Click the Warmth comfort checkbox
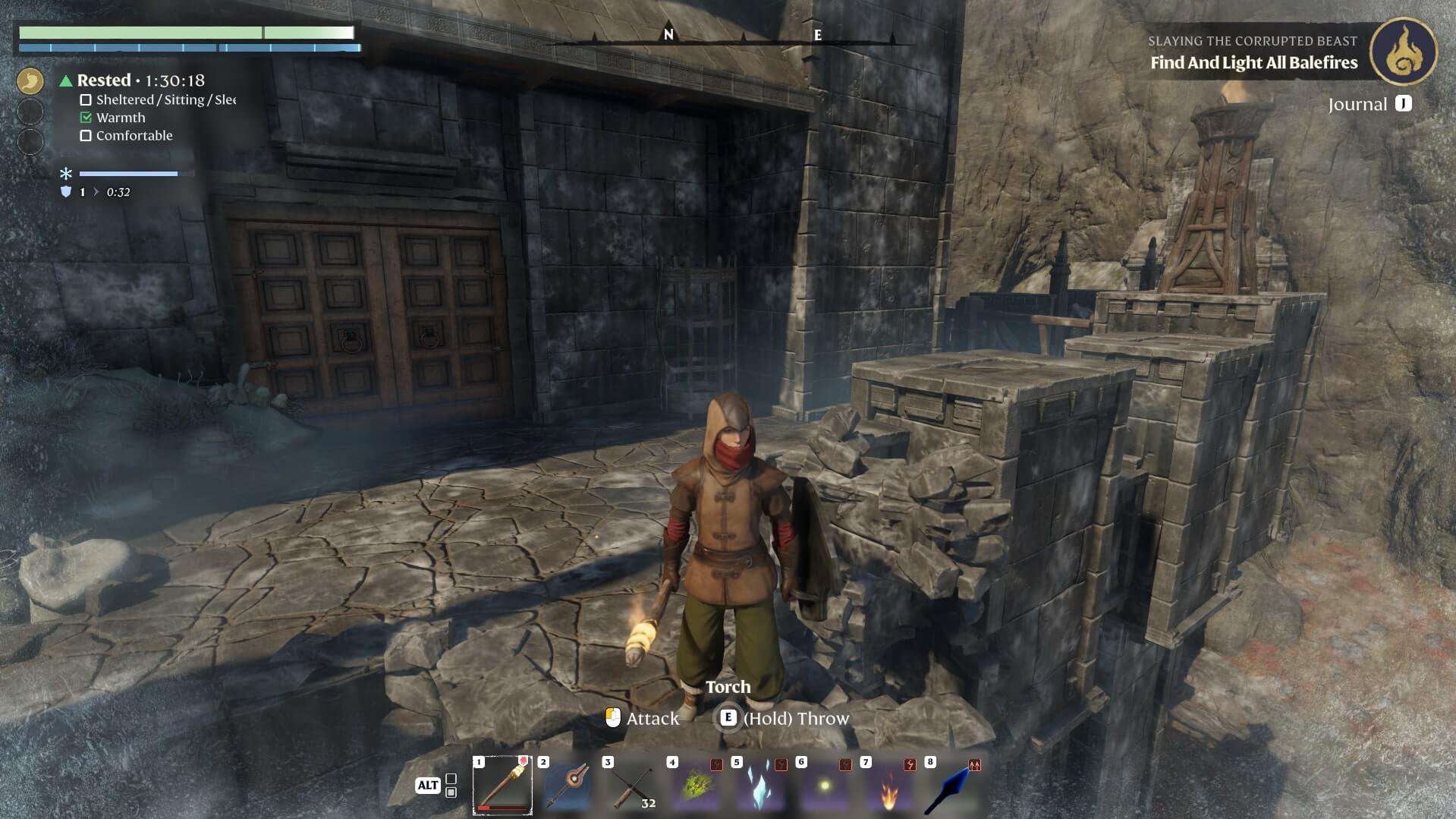The height and width of the screenshot is (819, 1456). [86, 118]
